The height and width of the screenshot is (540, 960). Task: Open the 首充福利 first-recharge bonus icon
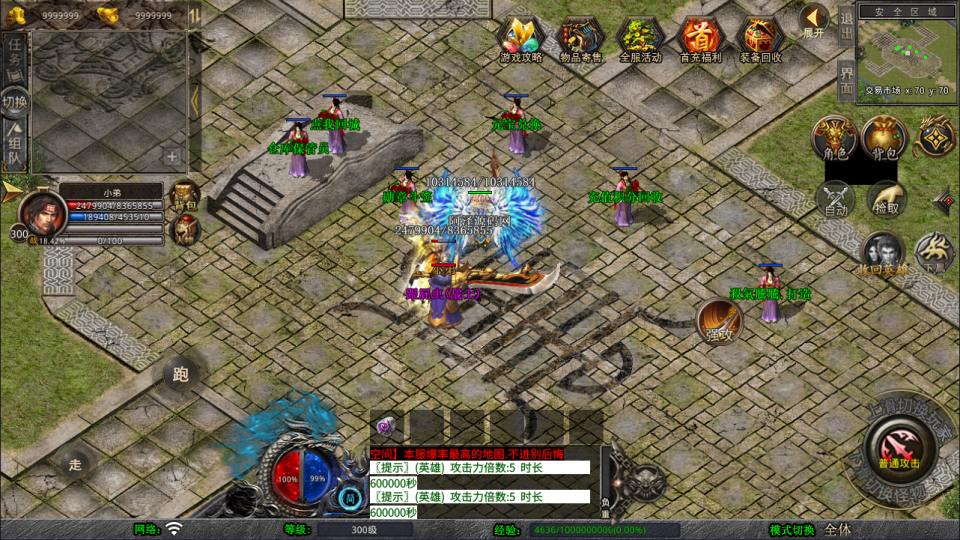coord(699,40)
